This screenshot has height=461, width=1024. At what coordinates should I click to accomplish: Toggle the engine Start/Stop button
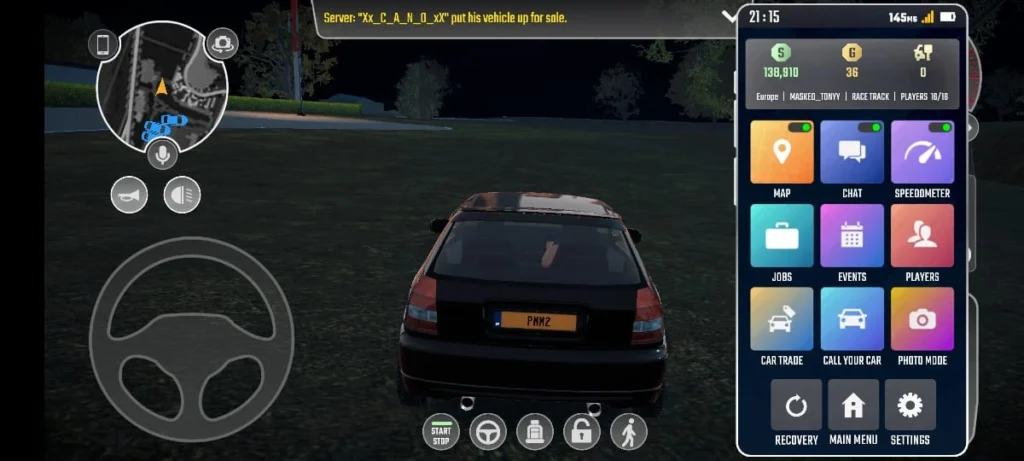pyautogui.click(x=441, y=431)
